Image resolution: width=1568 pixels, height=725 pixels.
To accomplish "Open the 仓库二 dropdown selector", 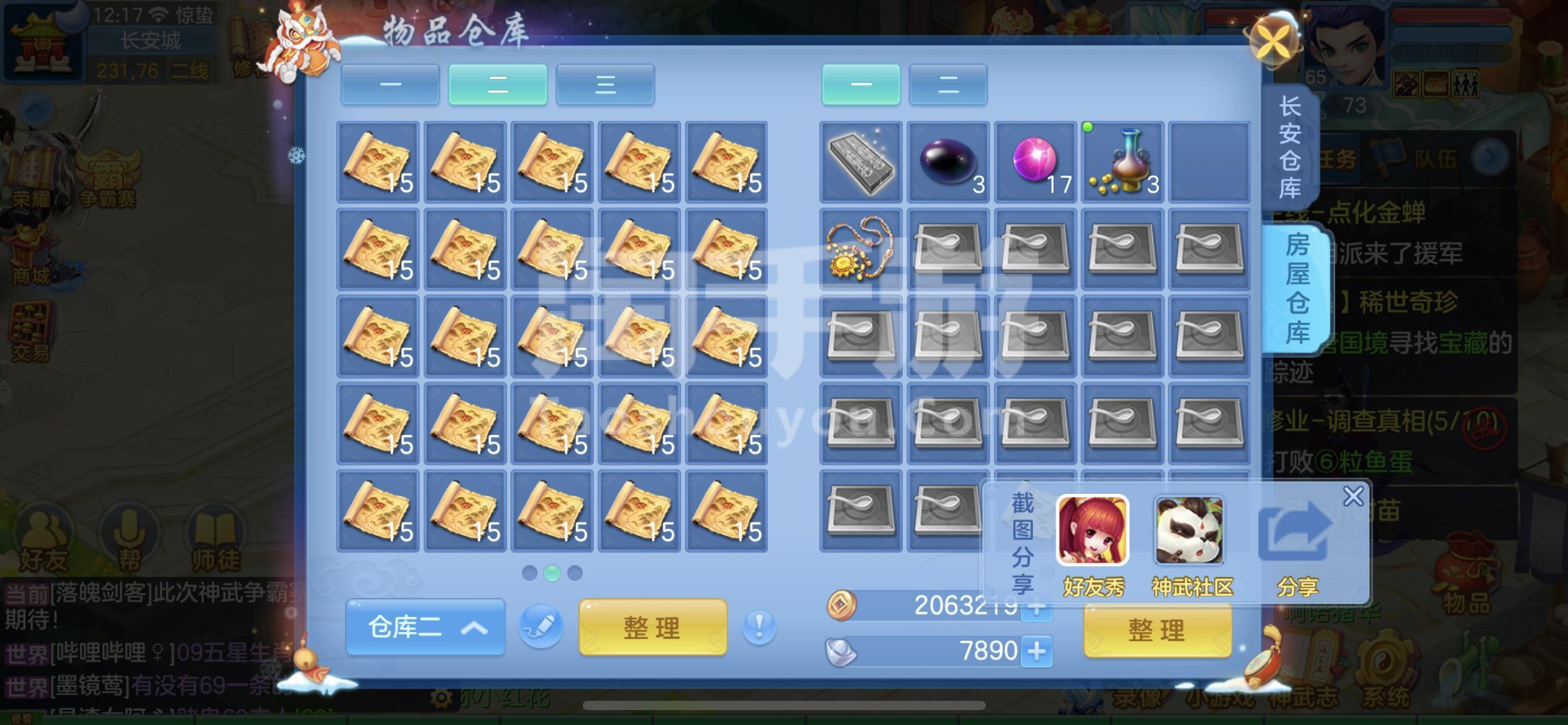I will pos(425,627).
